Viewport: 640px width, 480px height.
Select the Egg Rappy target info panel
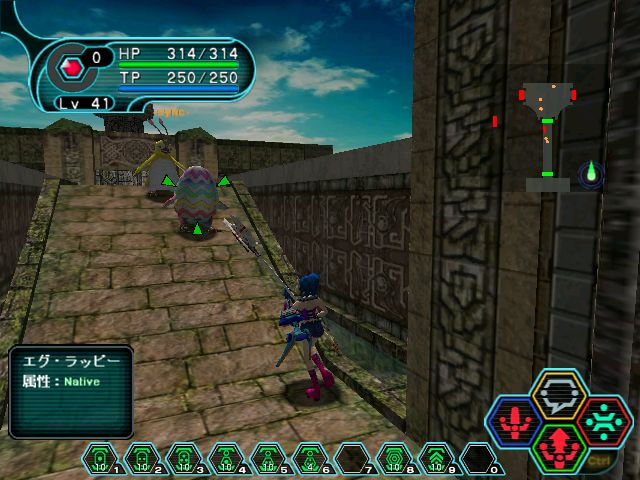(72, 391)
